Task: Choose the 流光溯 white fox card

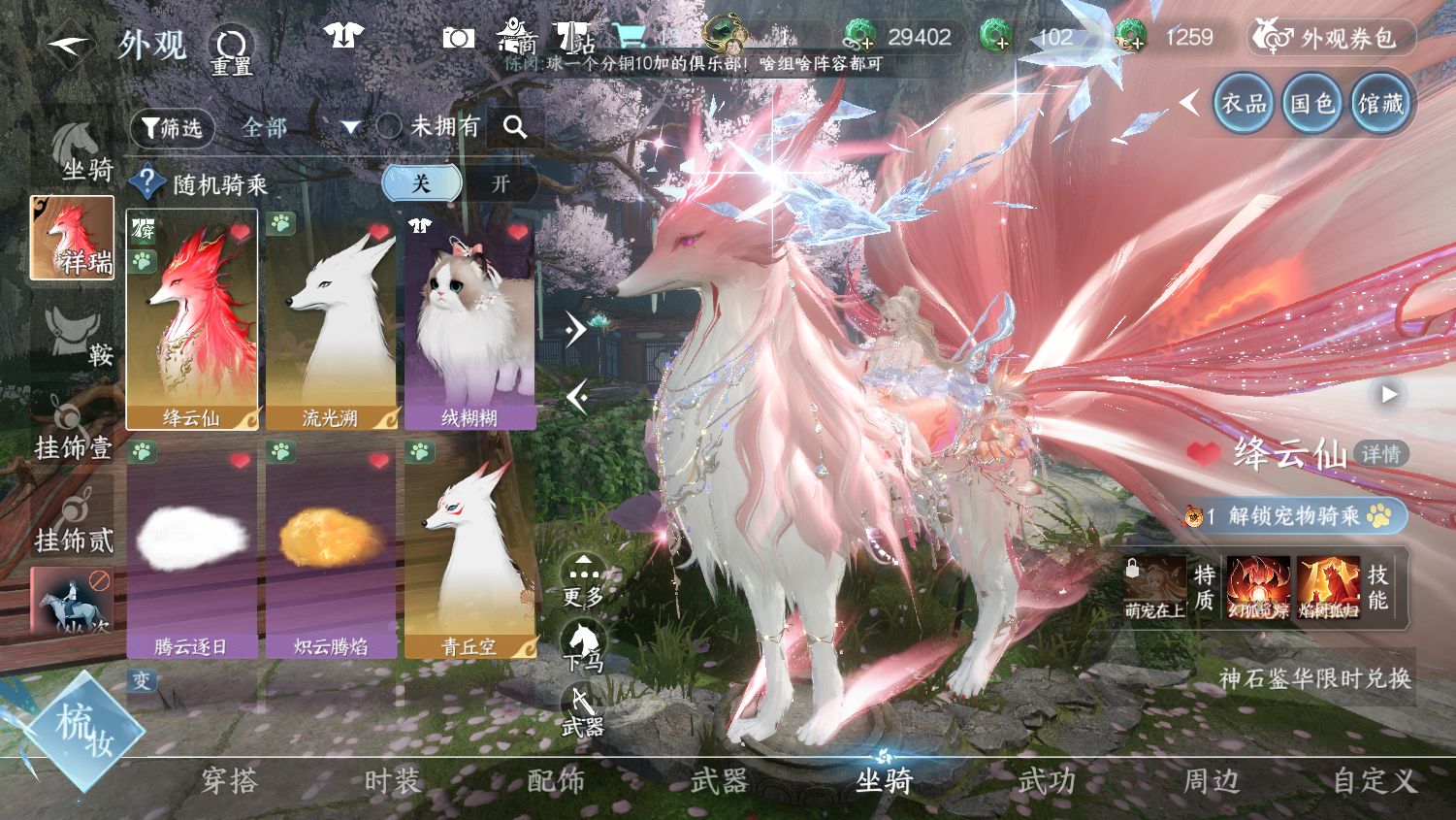Action: 331,320
